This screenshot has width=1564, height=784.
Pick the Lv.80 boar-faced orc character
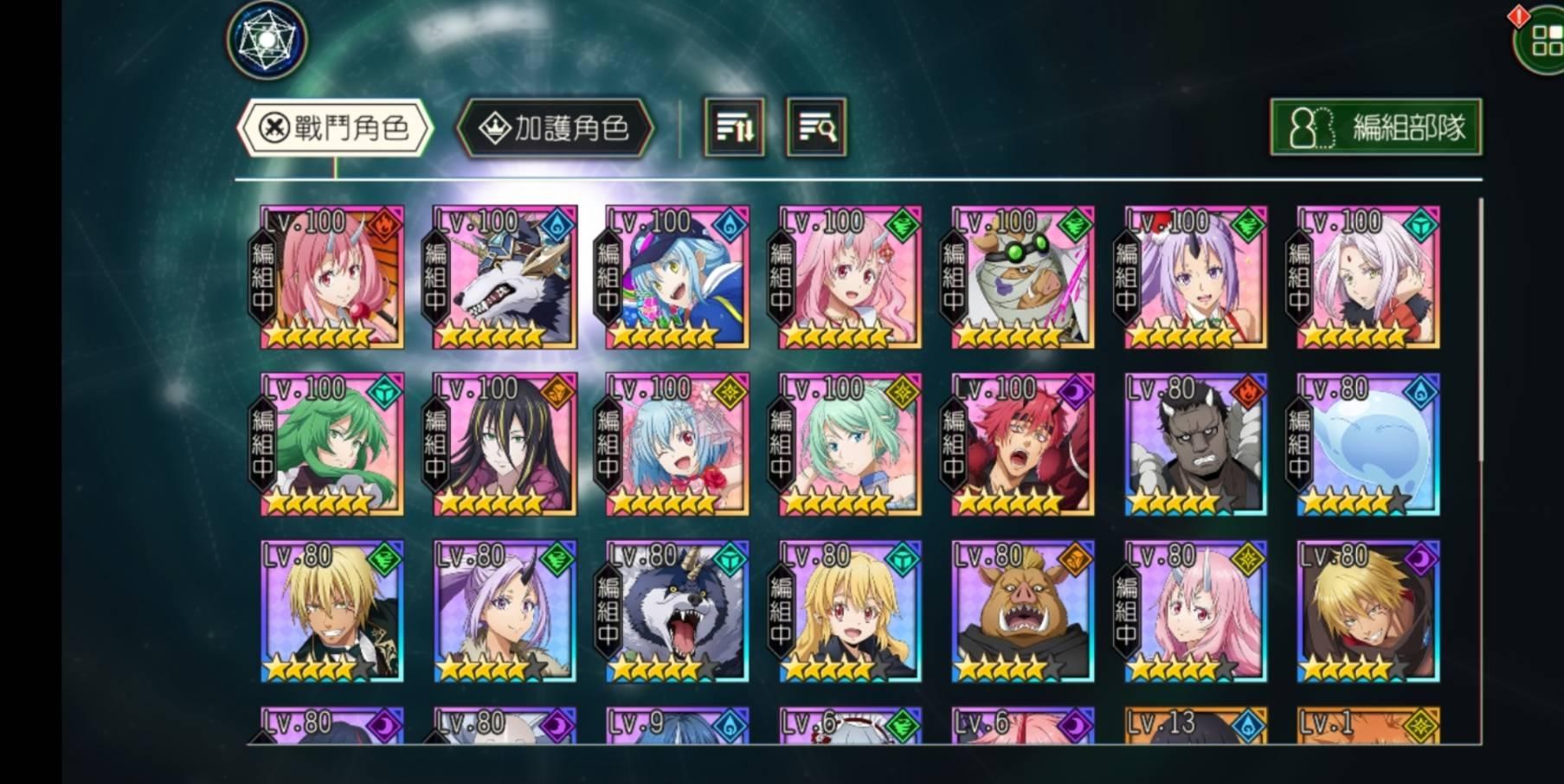[1023, 612]
